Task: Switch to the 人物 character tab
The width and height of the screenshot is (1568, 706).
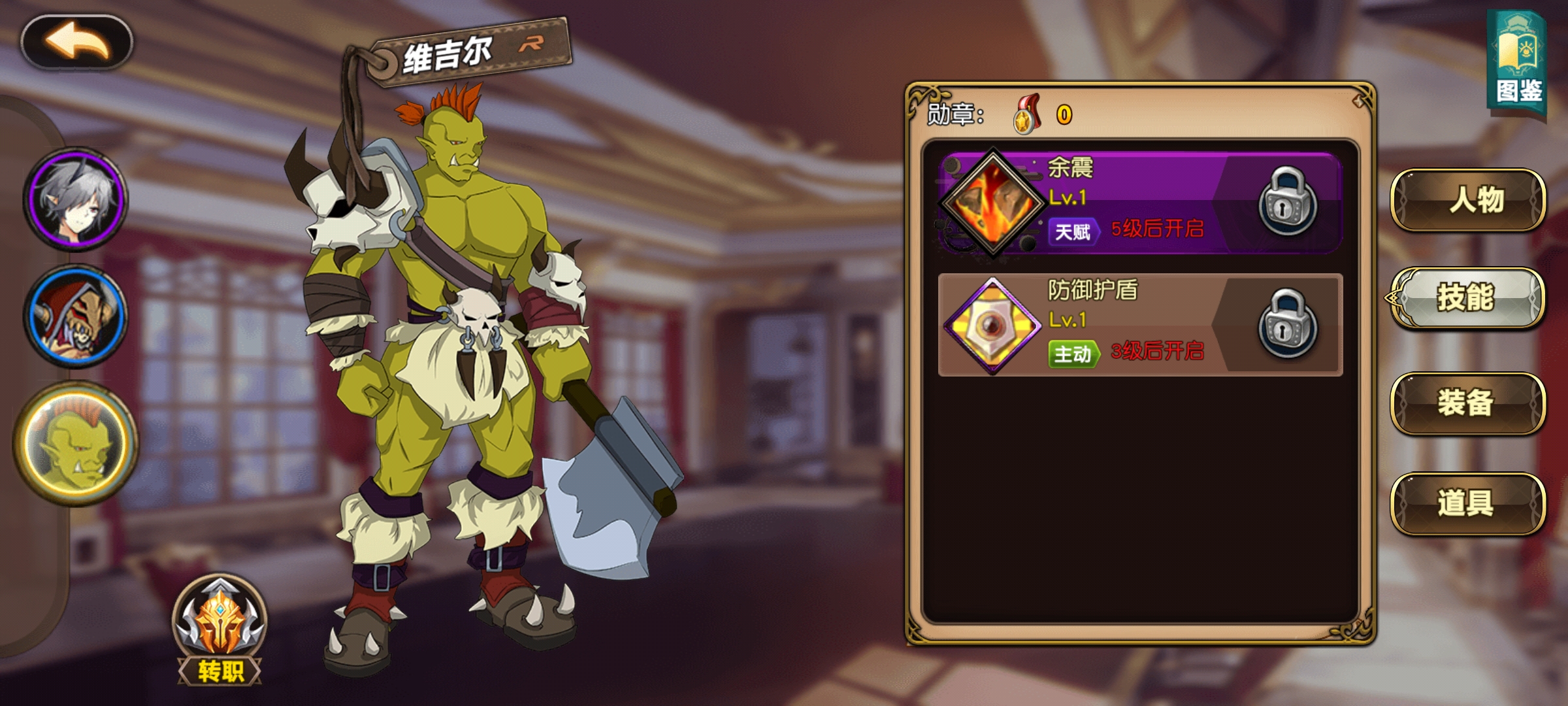Action: click(1467, 199)
